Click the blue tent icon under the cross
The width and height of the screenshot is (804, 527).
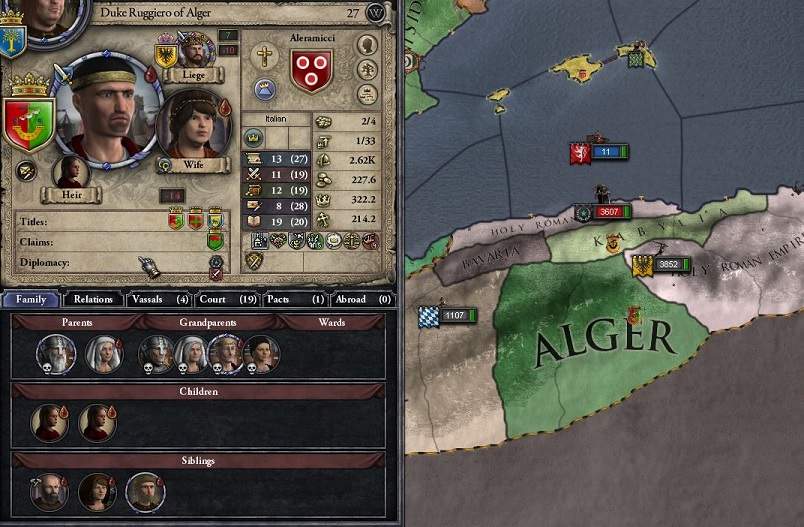point(264,88)
